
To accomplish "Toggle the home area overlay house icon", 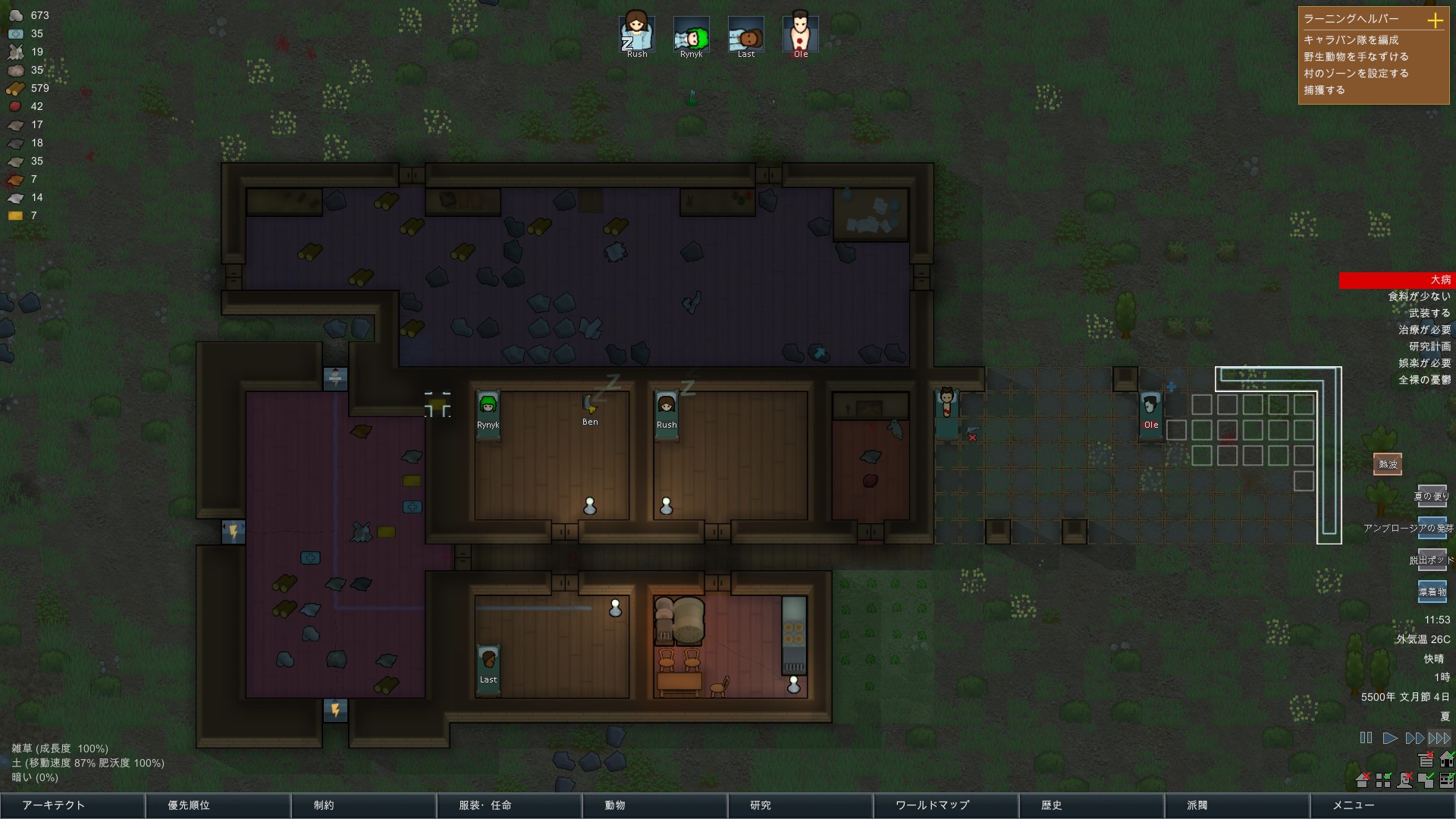I will point(1446,759).
